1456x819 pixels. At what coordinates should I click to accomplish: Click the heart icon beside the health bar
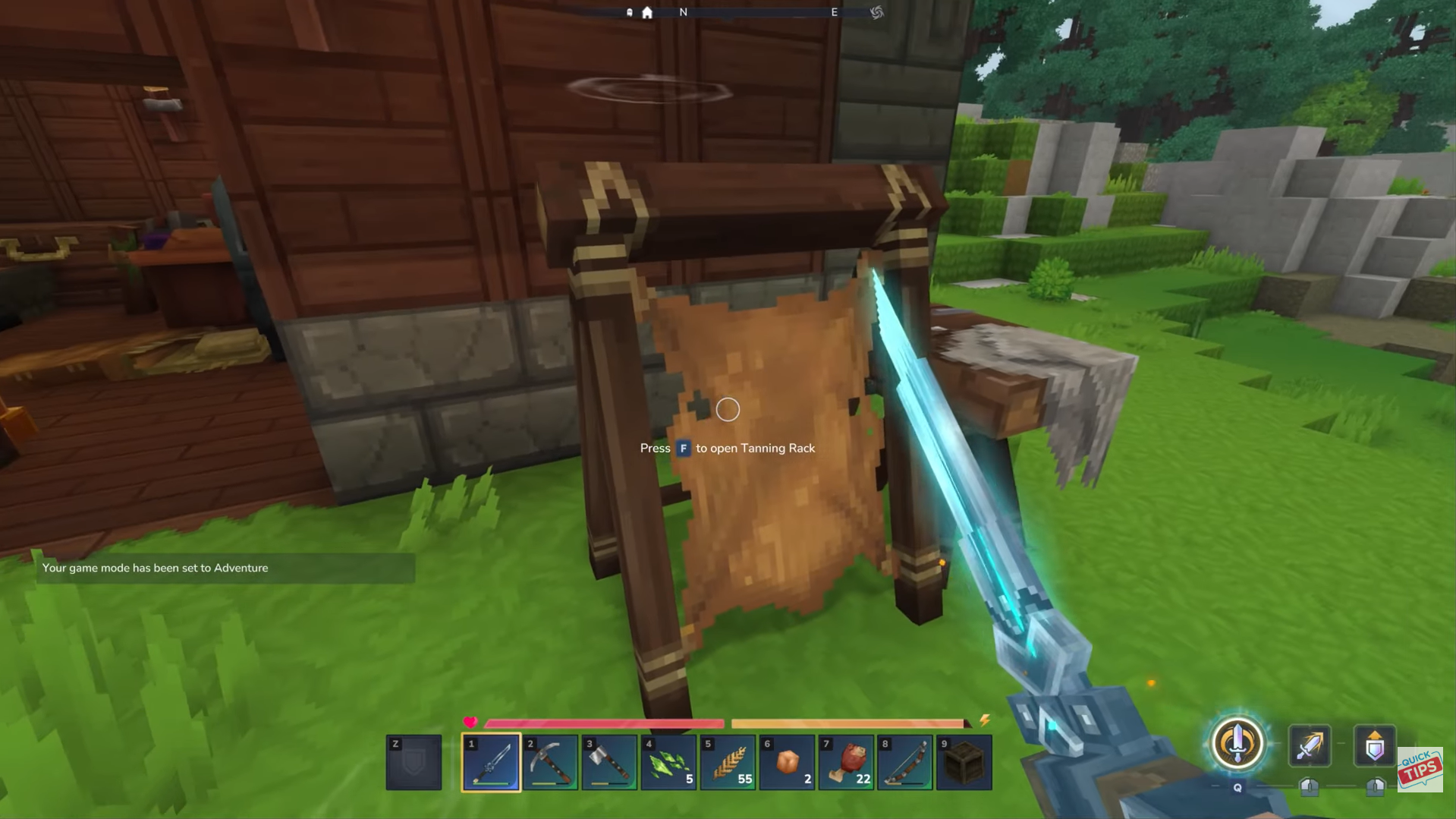coord(471,723)
